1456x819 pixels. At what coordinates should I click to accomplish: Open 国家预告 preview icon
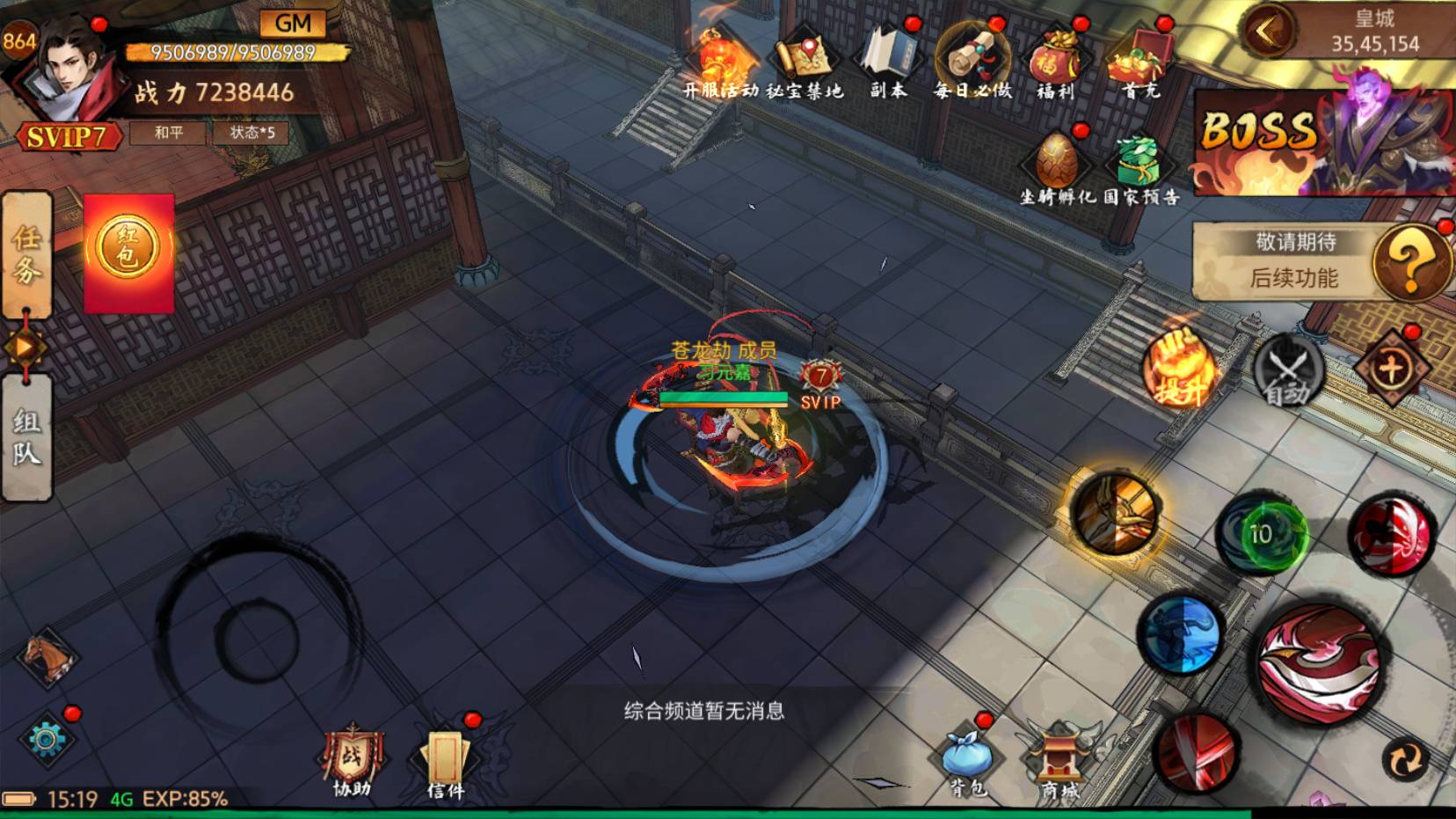[1140, 167]
